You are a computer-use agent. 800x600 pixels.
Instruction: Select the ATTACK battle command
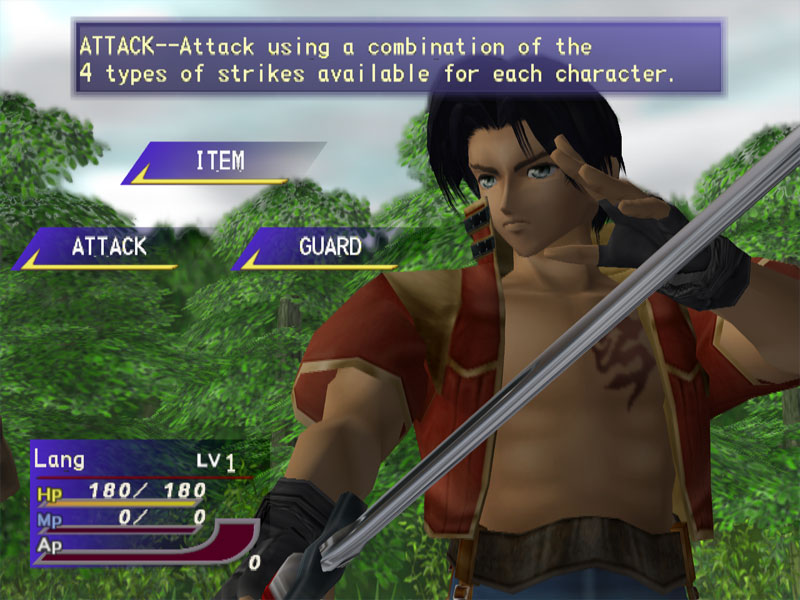tap(108, 247)
